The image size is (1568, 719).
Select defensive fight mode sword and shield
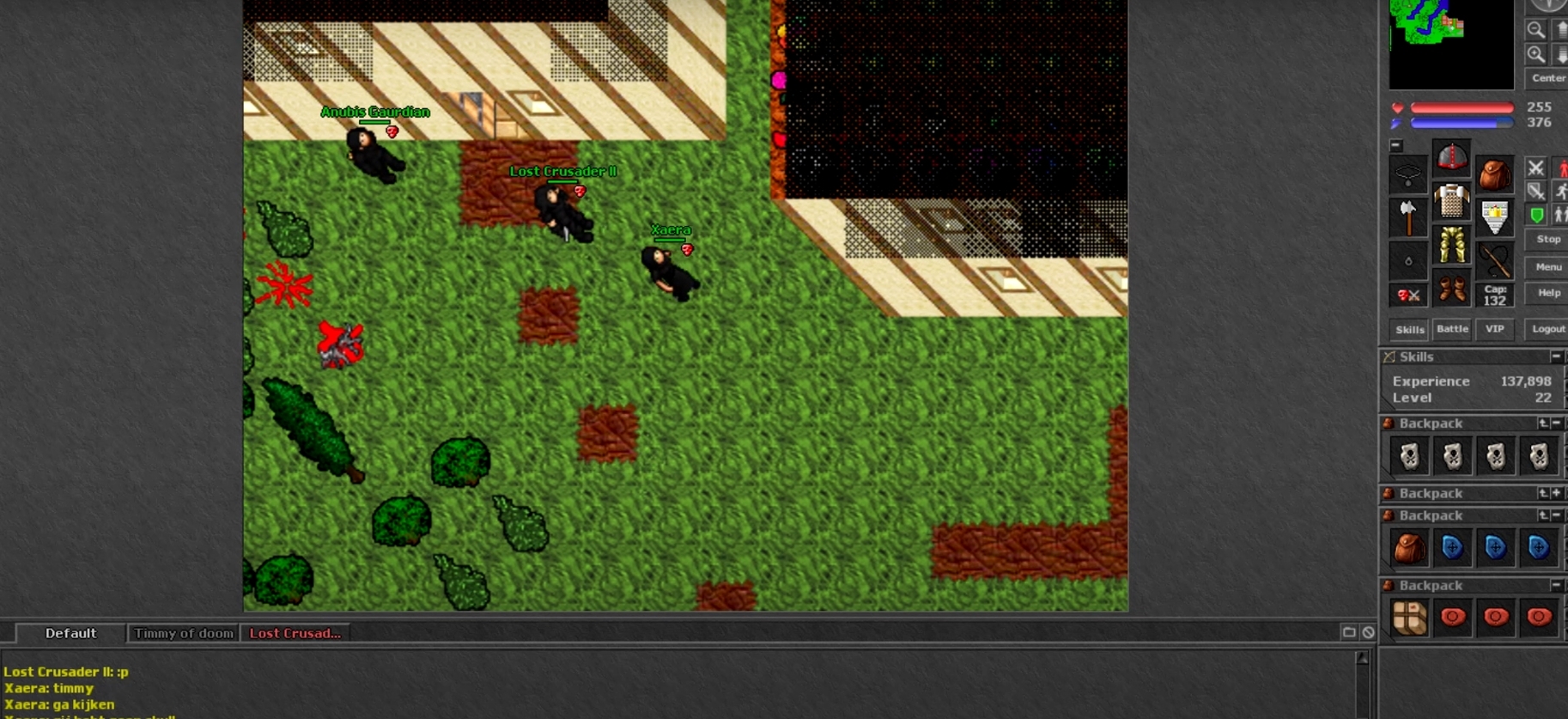[x=1536, y=191]
